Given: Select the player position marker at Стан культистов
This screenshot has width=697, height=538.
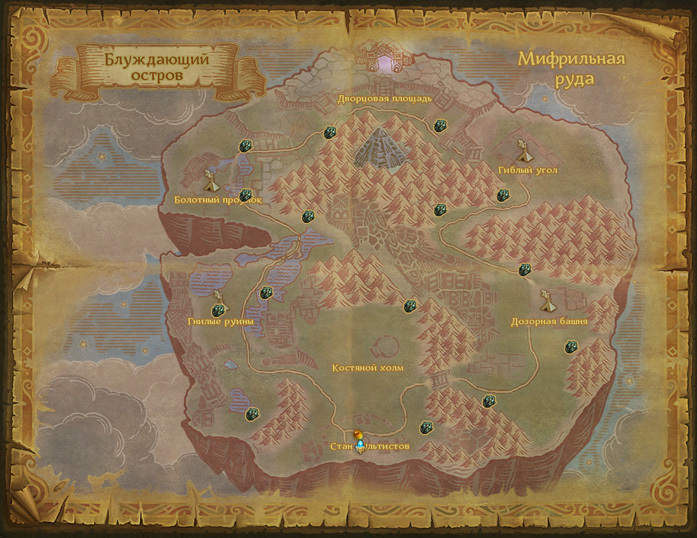Looking at the screenshot, I should point(359,435).
